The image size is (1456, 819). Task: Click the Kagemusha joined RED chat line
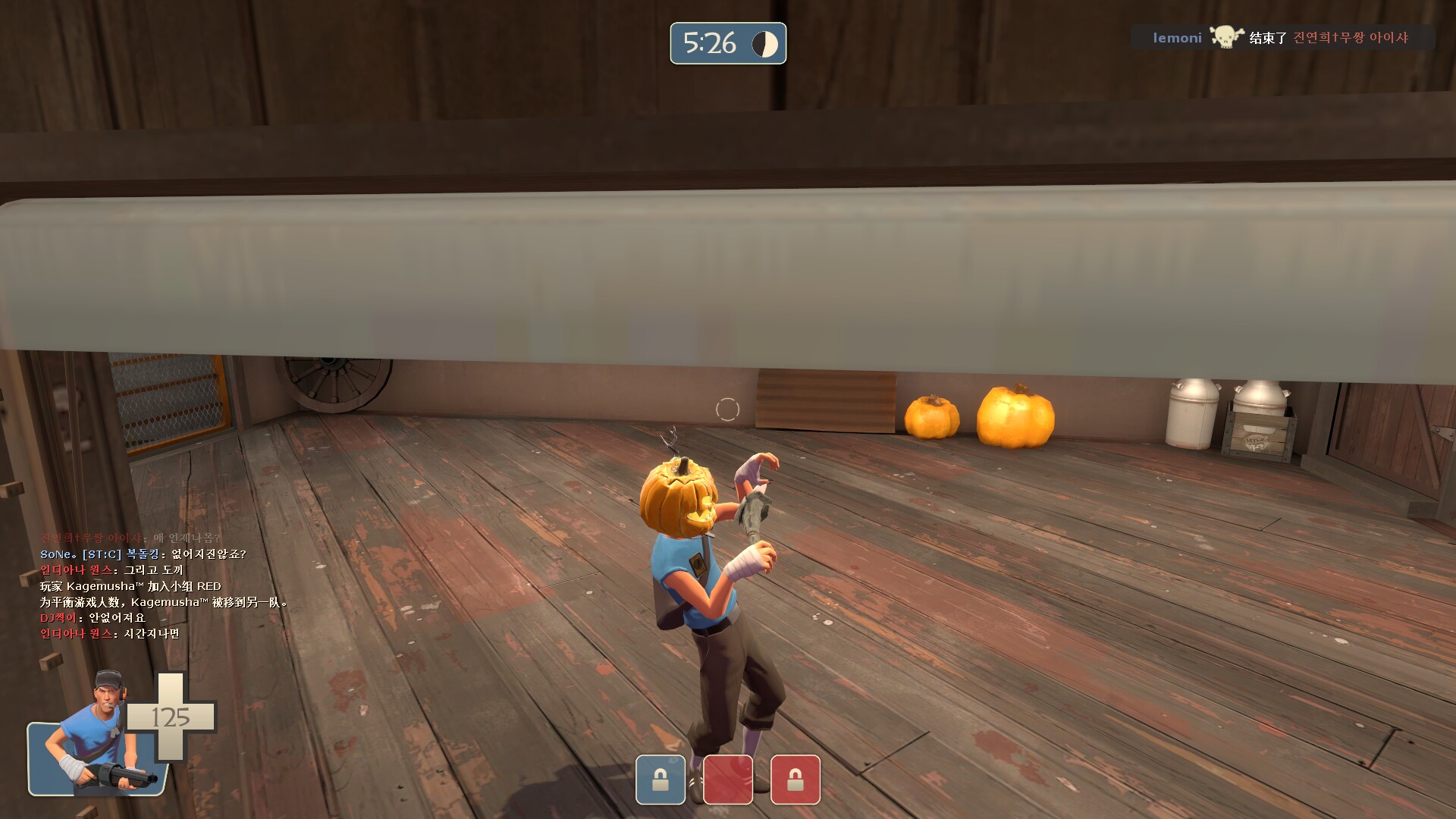[x=130, y=586]
